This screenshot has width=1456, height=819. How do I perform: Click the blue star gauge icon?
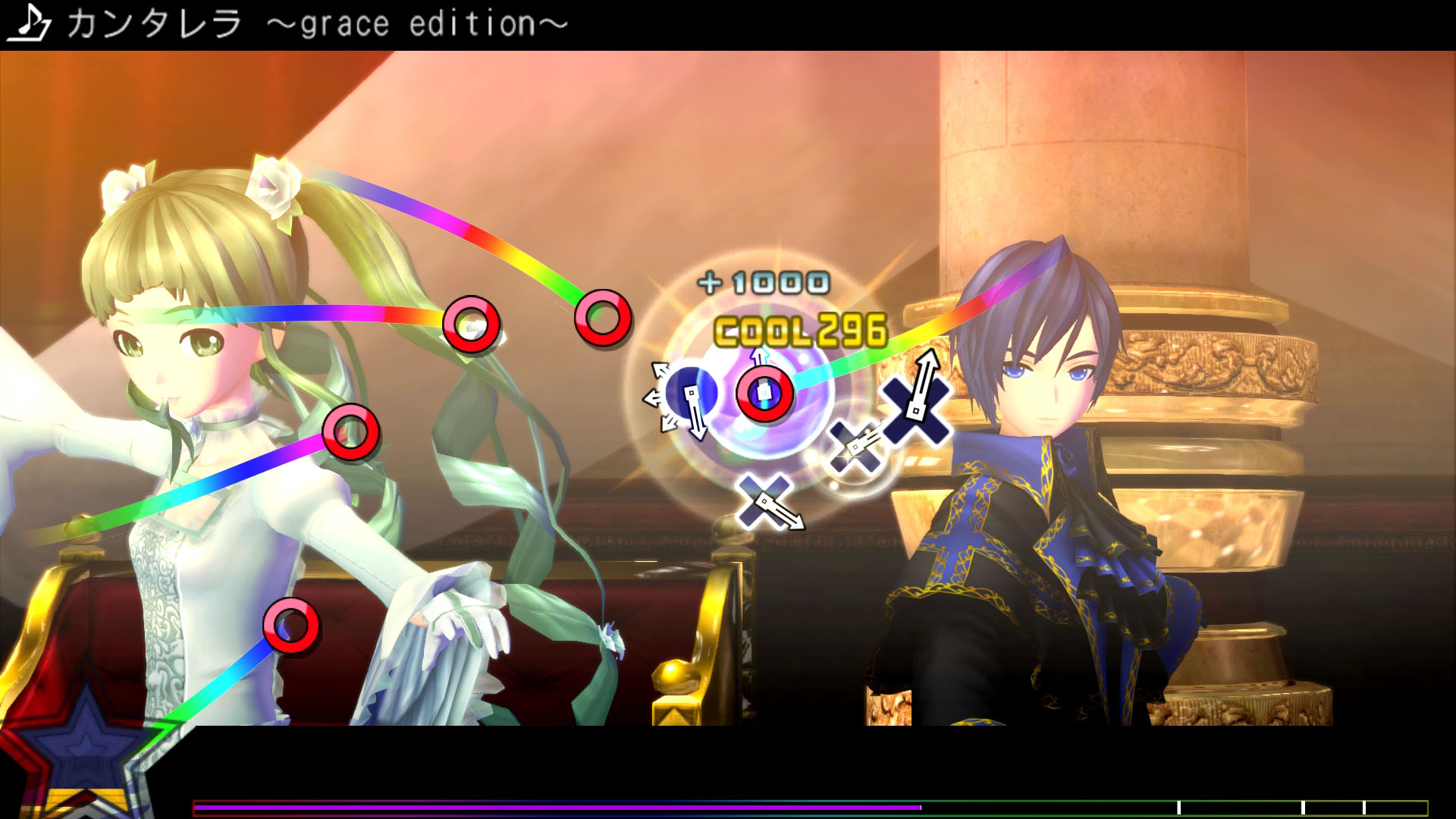point(85,747)
